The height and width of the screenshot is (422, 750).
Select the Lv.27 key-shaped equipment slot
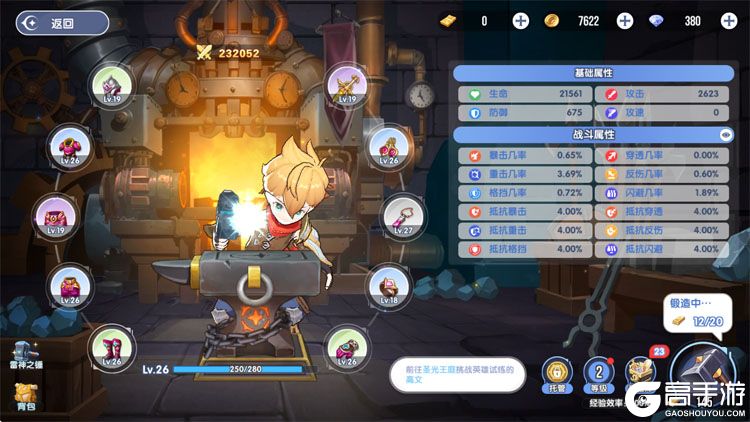401,214
